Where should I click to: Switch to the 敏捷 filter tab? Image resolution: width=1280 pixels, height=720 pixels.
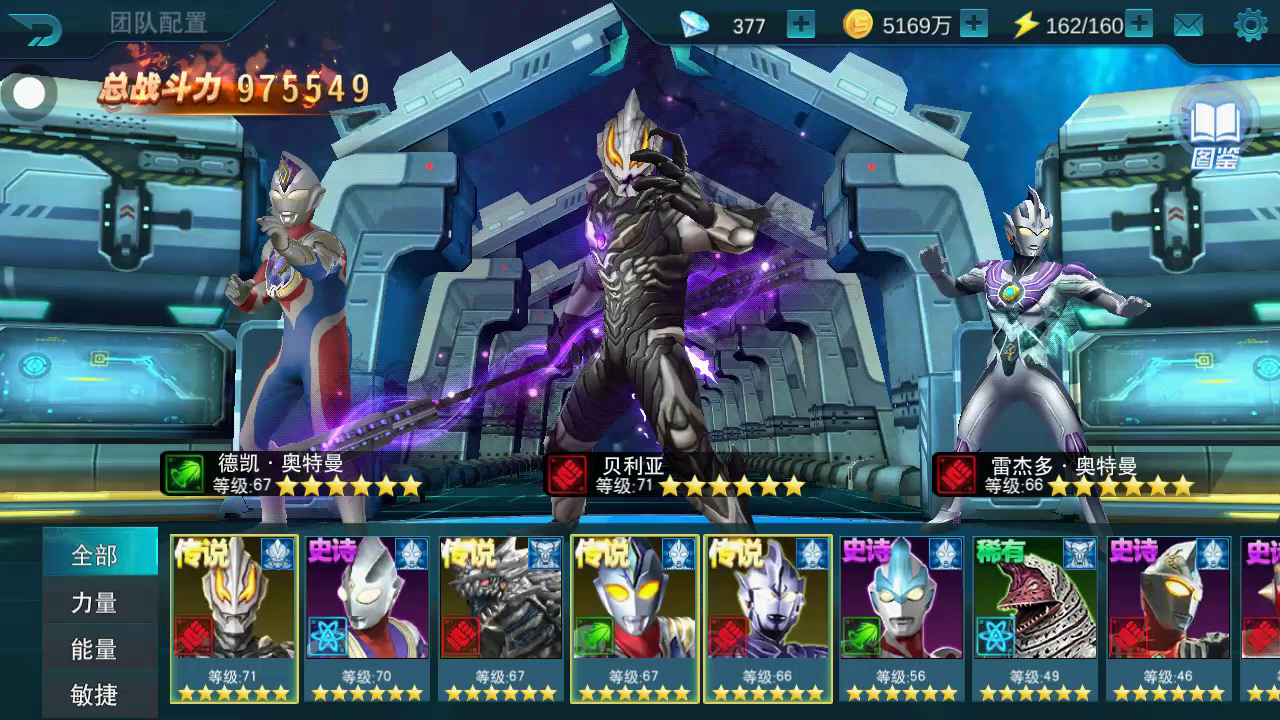pos(96,694)
